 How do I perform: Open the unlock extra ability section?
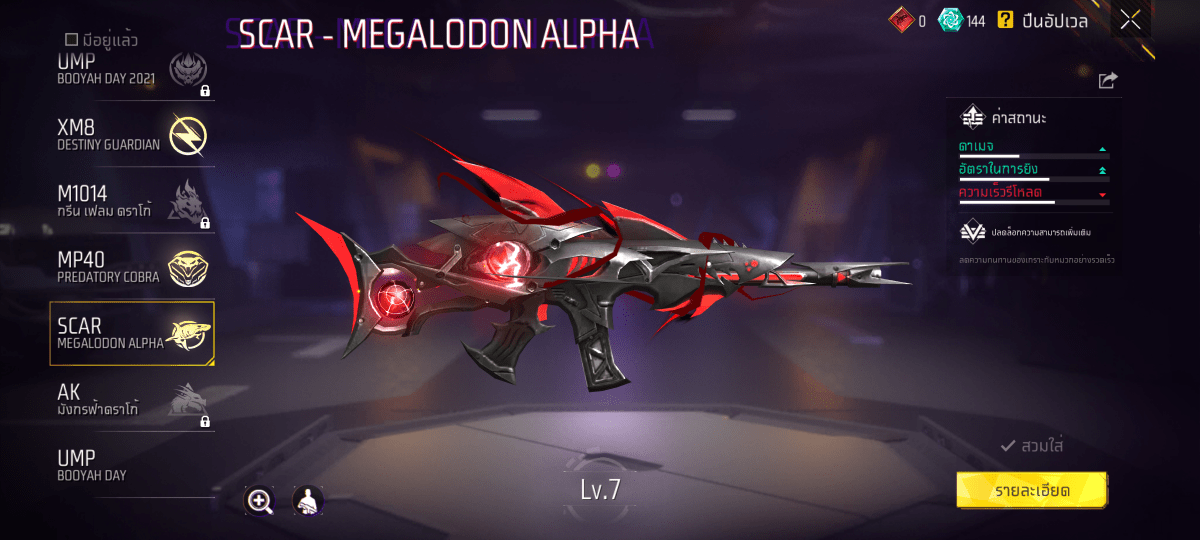[x=1030, y=232]
